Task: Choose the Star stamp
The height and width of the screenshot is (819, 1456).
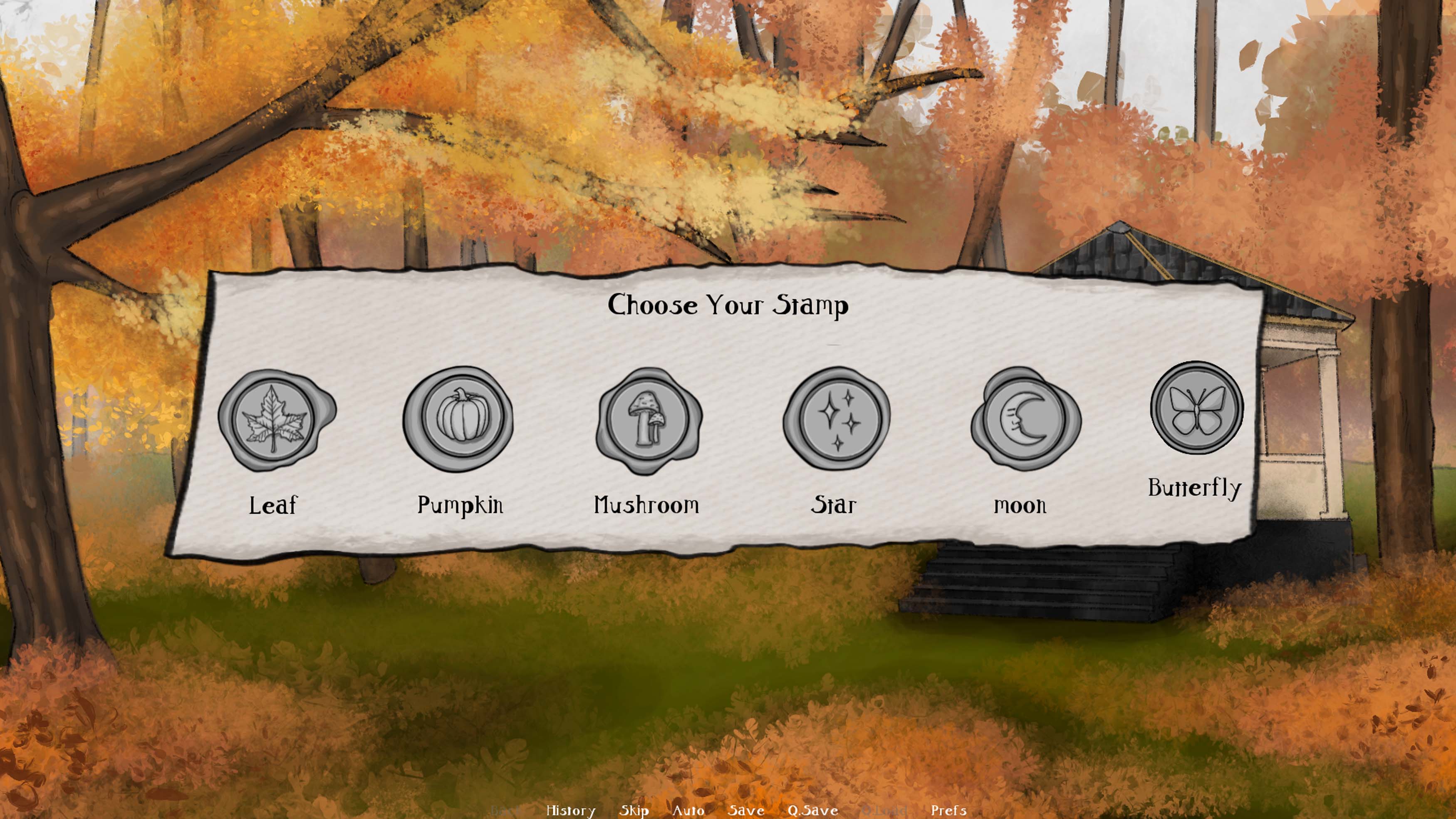Action: (837, 419)
